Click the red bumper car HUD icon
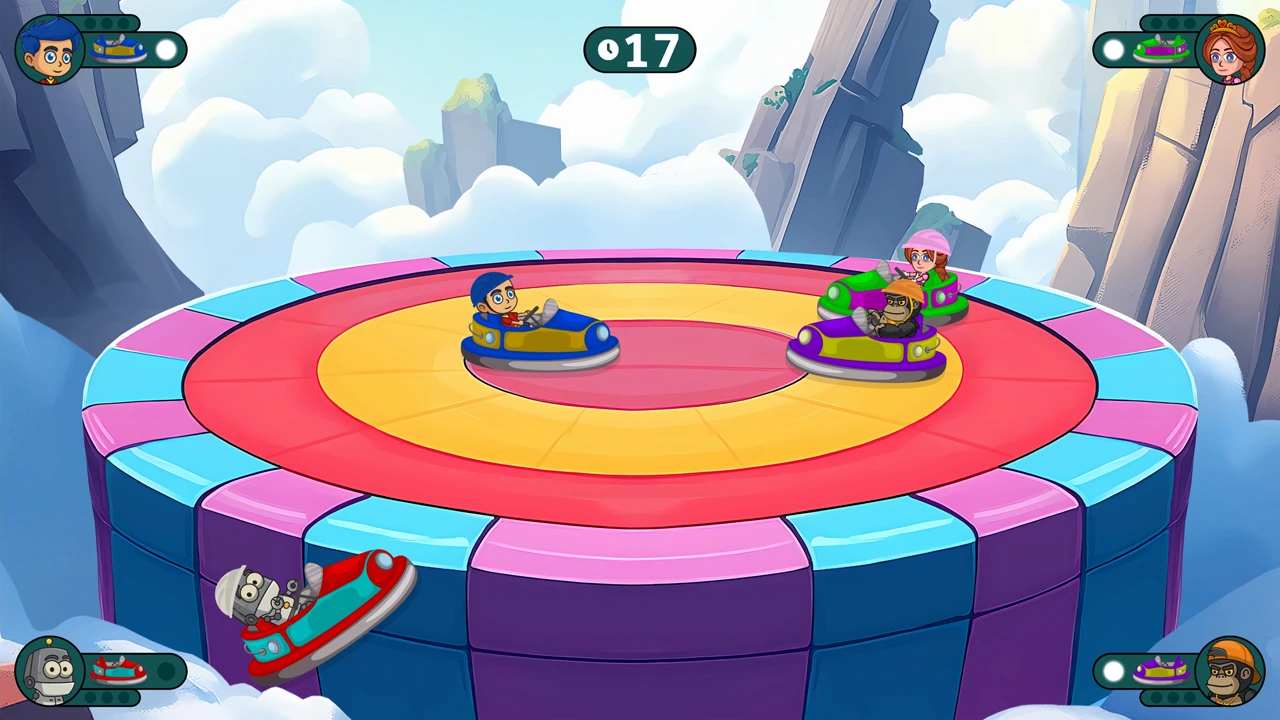 pyautogui.click(x=118, y=670)
